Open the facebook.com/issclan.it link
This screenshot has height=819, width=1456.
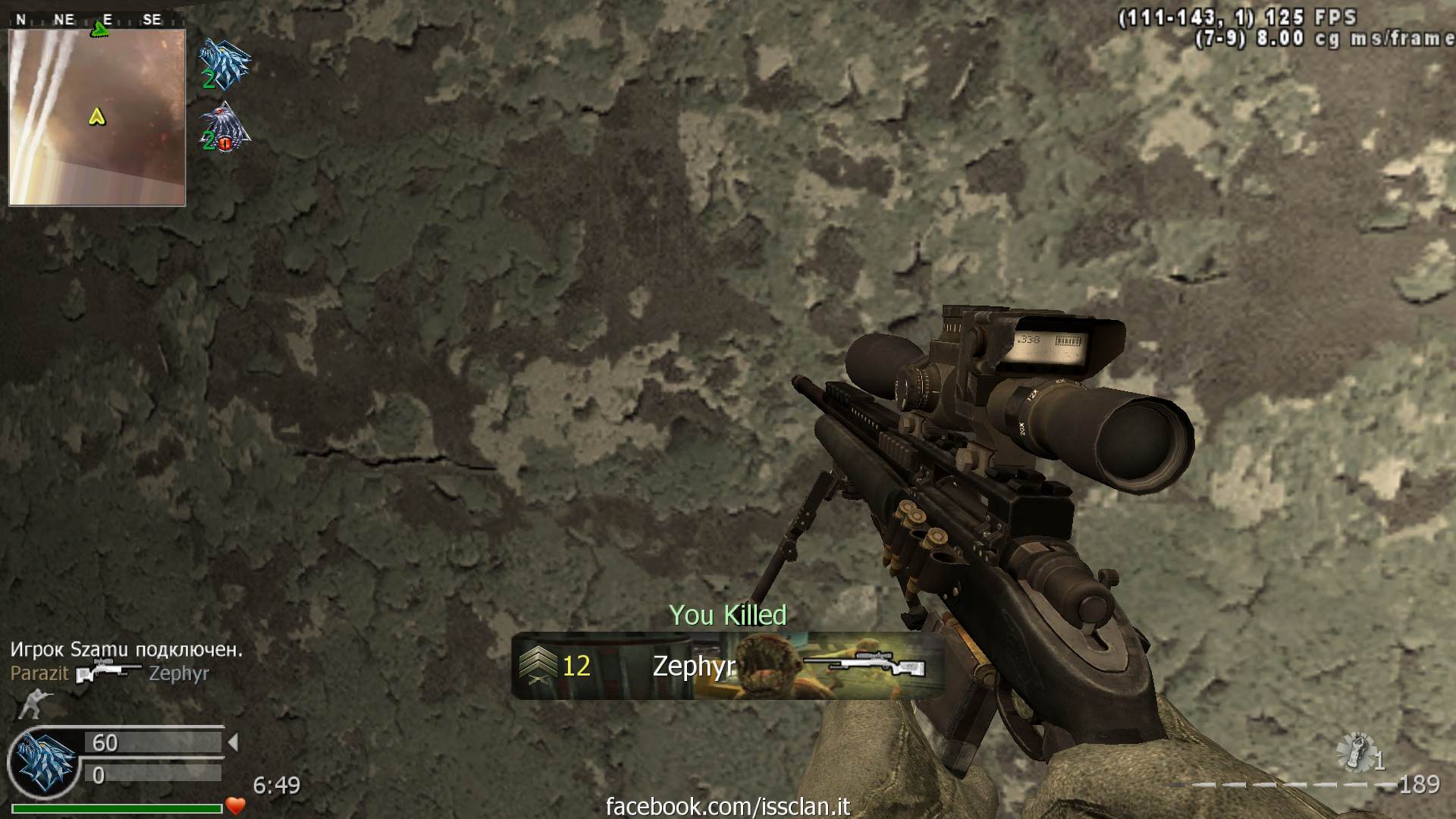[x=728, y=806]
